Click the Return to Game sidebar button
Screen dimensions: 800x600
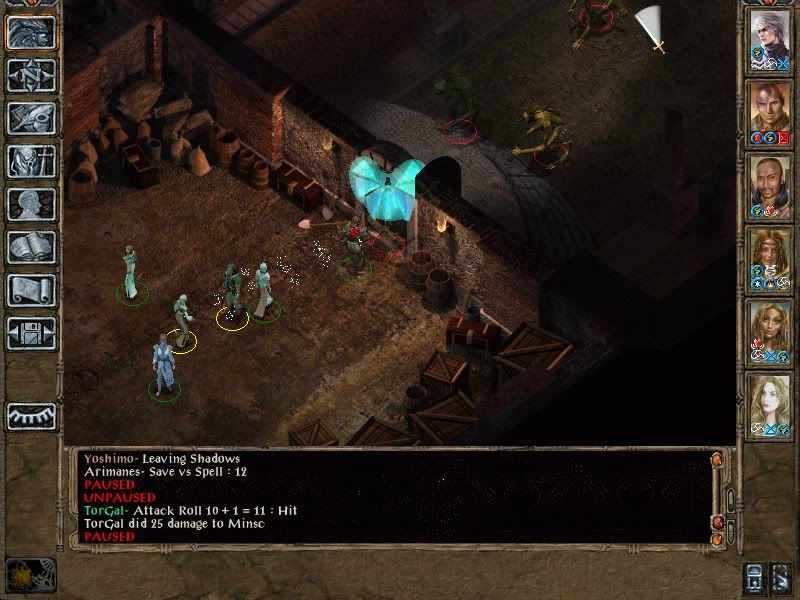pyautogui.click(x=31, y=32)
